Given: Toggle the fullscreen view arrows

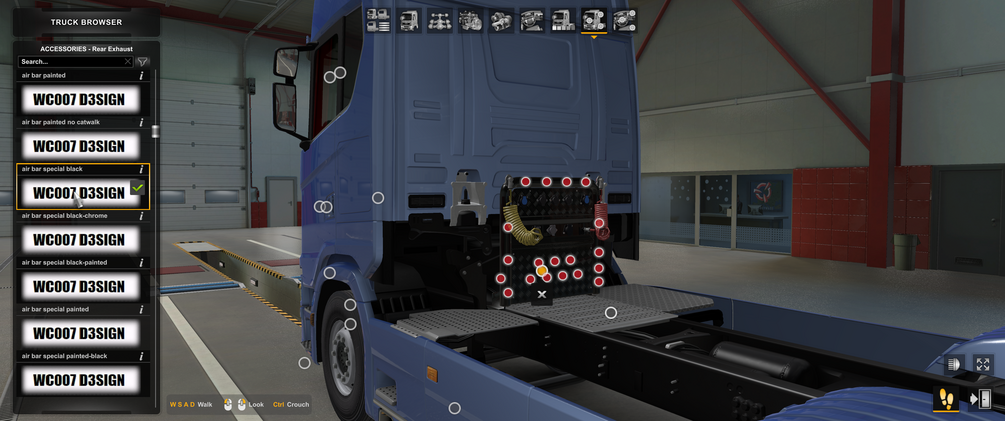Looking at the screenshot, I should point(983,365).
